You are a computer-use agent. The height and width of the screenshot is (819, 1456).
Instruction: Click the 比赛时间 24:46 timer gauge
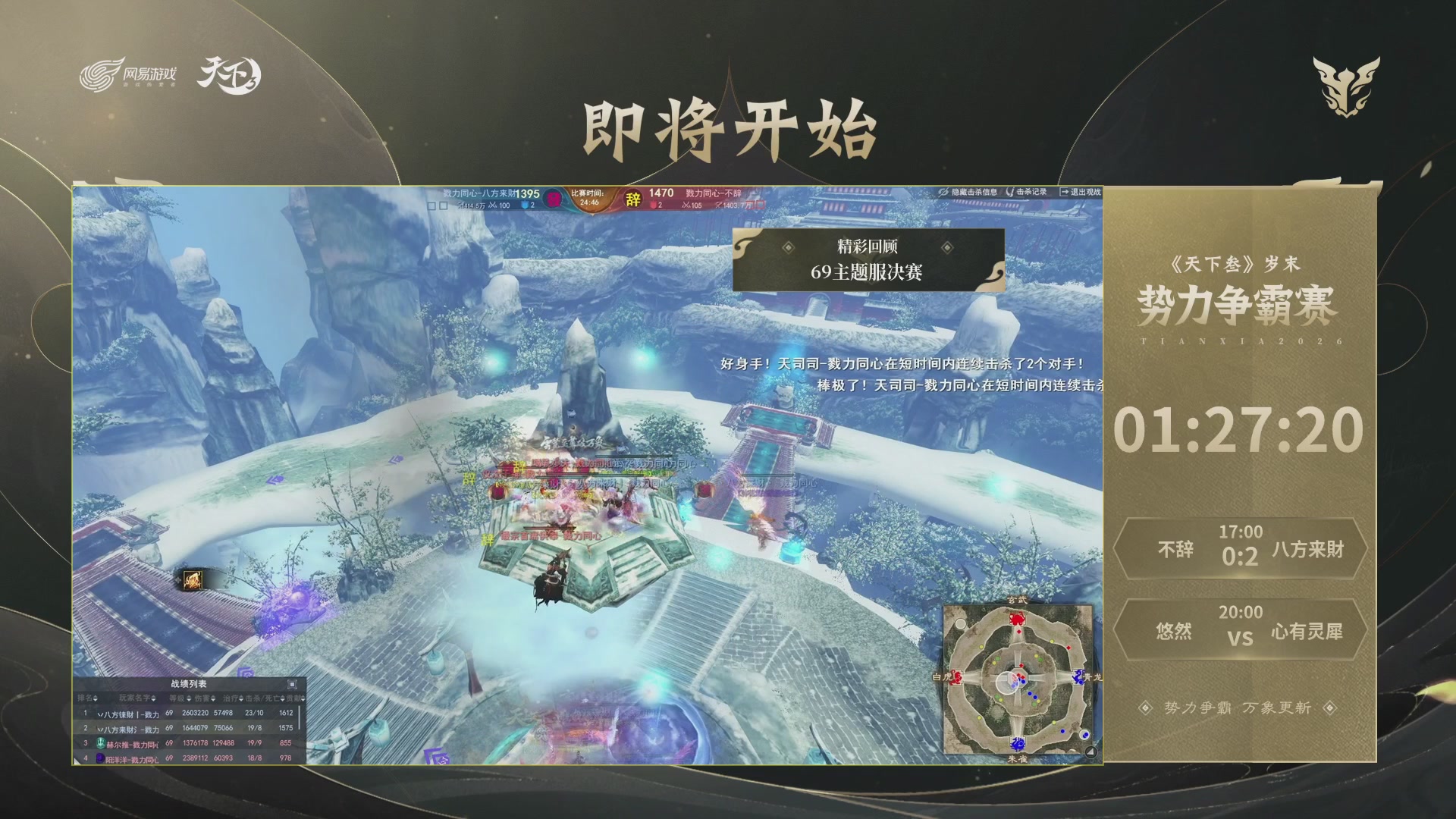[588, 199]
